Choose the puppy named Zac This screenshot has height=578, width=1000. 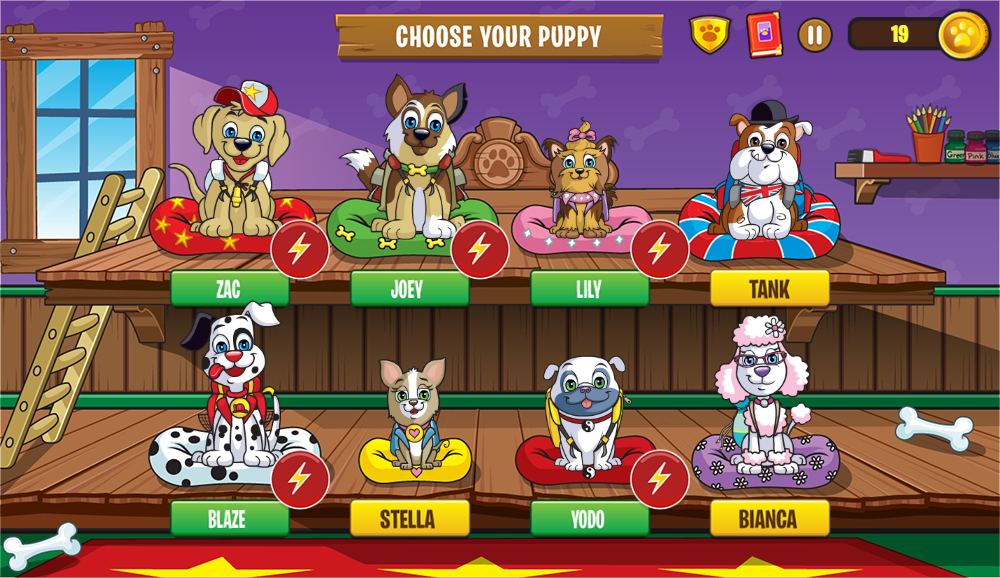[x=229, y=289]
